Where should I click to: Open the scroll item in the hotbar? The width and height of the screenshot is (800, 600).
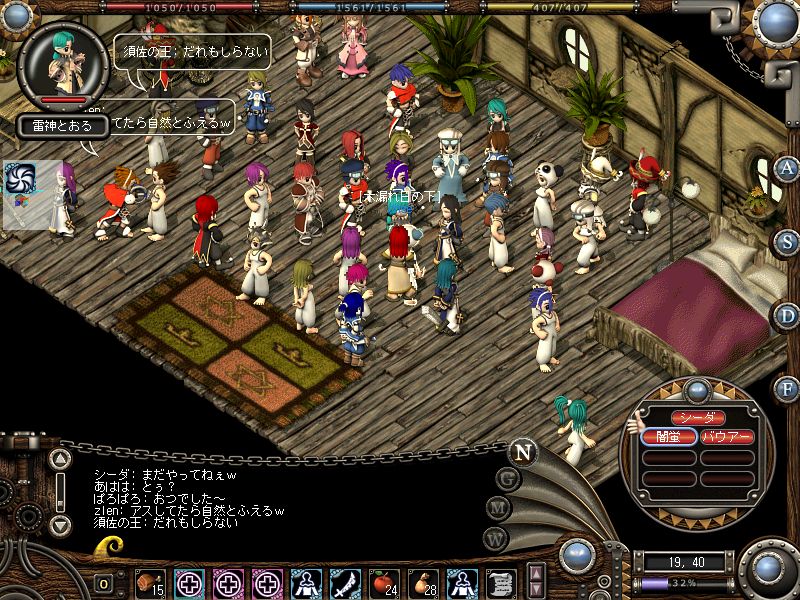(x=499, y=582)
